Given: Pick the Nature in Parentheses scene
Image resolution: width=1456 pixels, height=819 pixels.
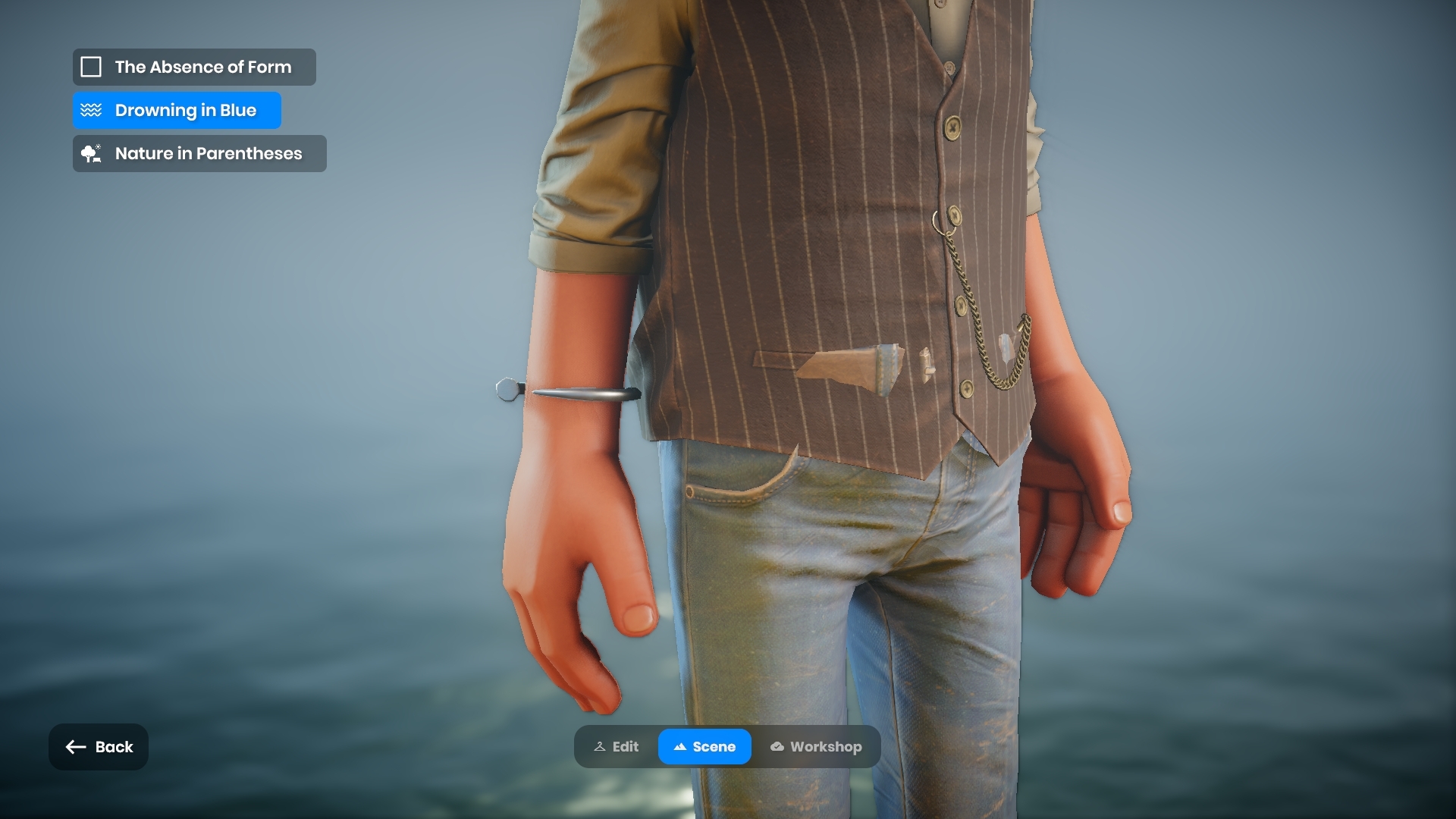Looking at the screenshot, I should pos(199,154).
